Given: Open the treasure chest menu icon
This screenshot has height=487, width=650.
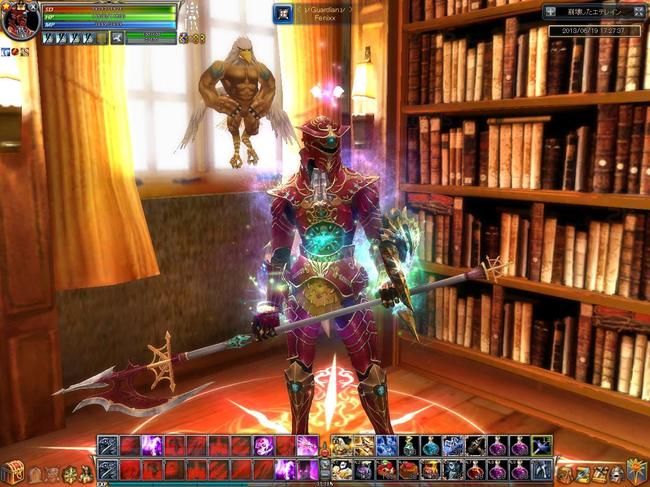Looking at the screenshot, I should [x=12, y=472].
